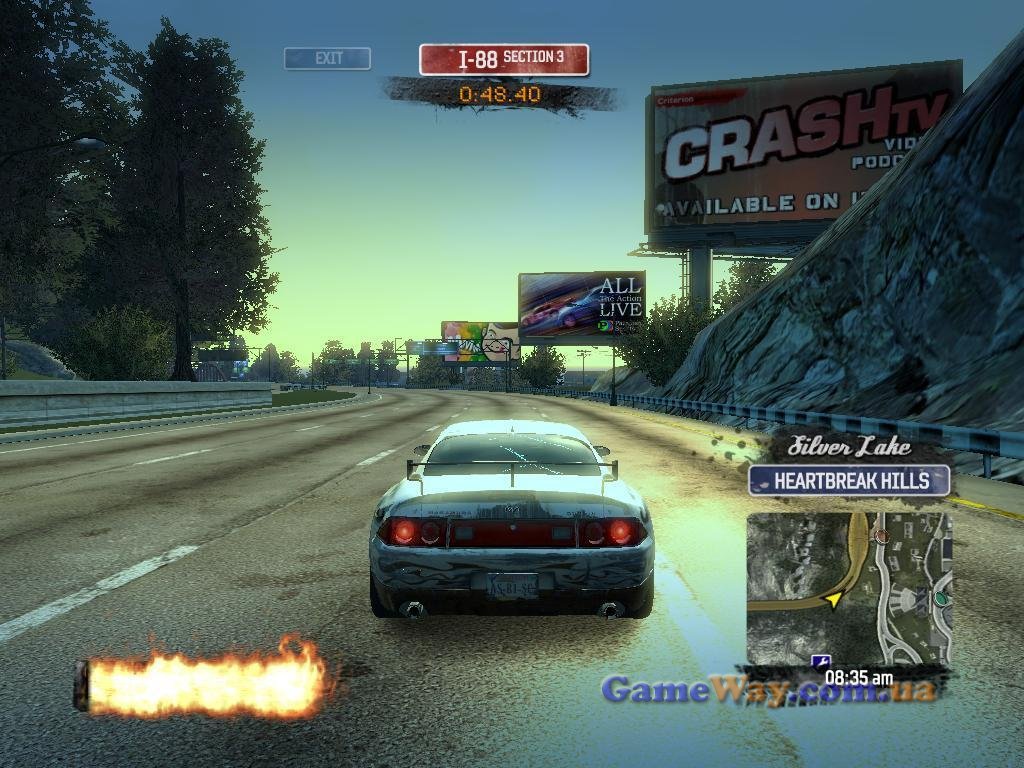Click the EXIT road sign button
Image resolution: width=1024 pixels, height=768 pixels.
pos(327,59)
